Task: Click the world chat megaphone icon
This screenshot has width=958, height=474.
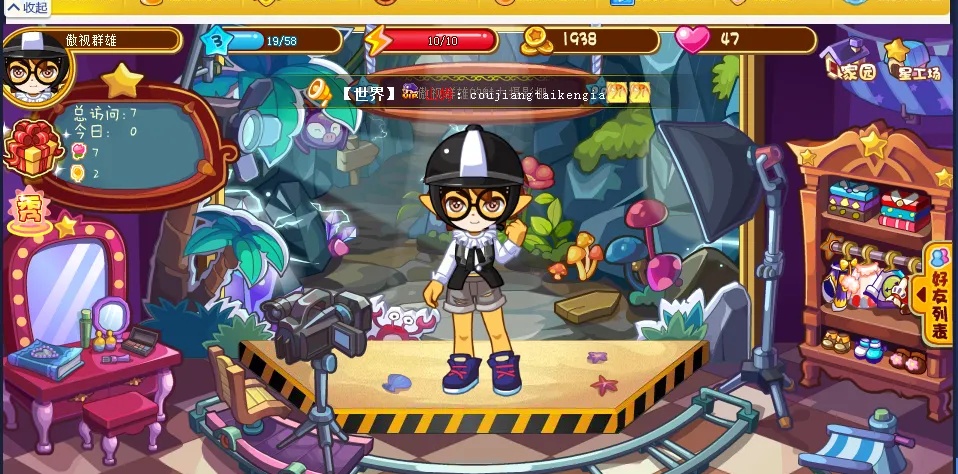Action: 320,93
